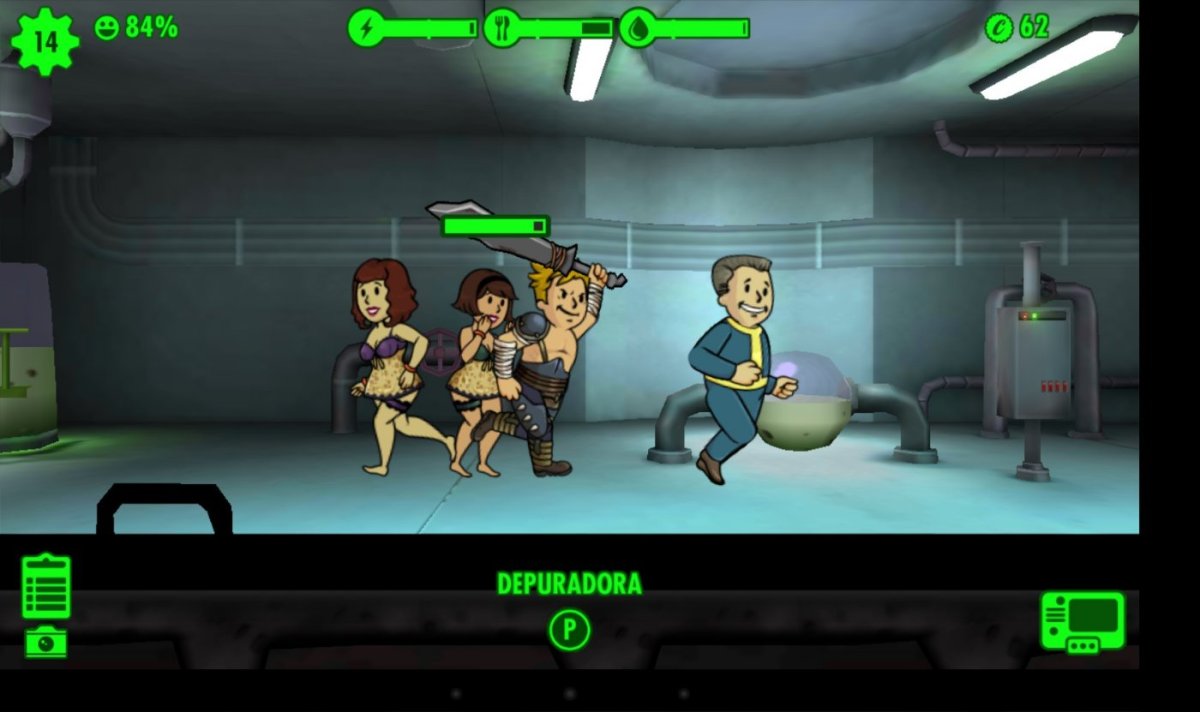Viewport: 1200px width, 712px height.
Task: Select the food fork and knife icon
Action: [x=501, y=28]
